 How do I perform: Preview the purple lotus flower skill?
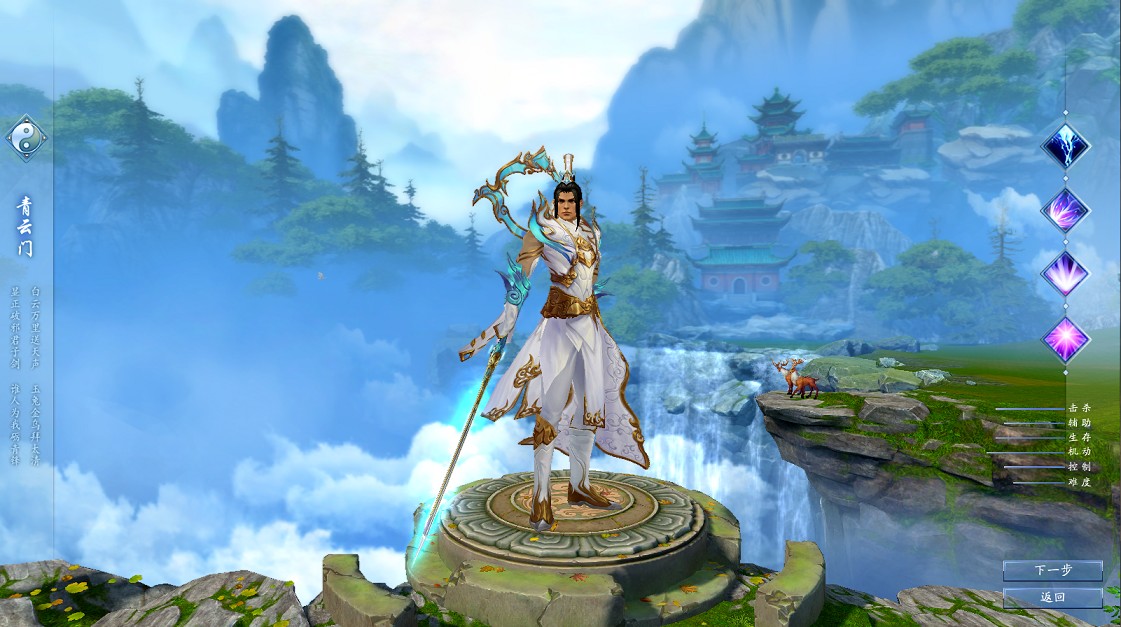[1065, 210]
